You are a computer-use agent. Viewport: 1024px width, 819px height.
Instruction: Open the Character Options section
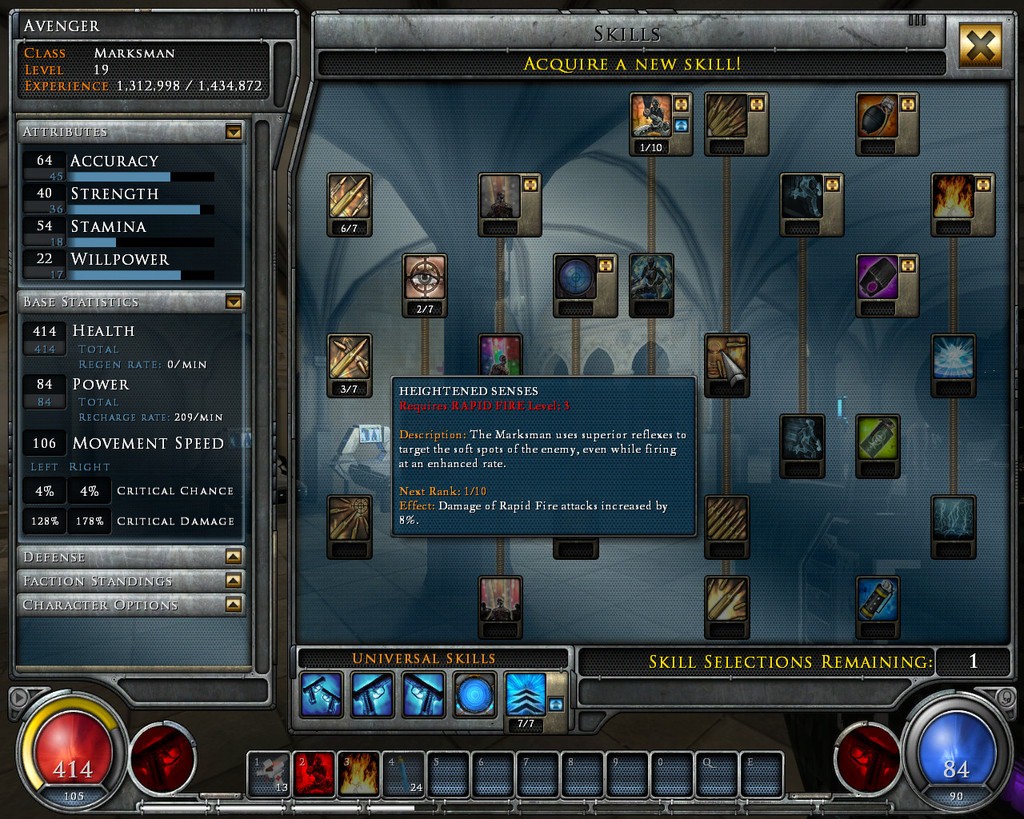233,604
